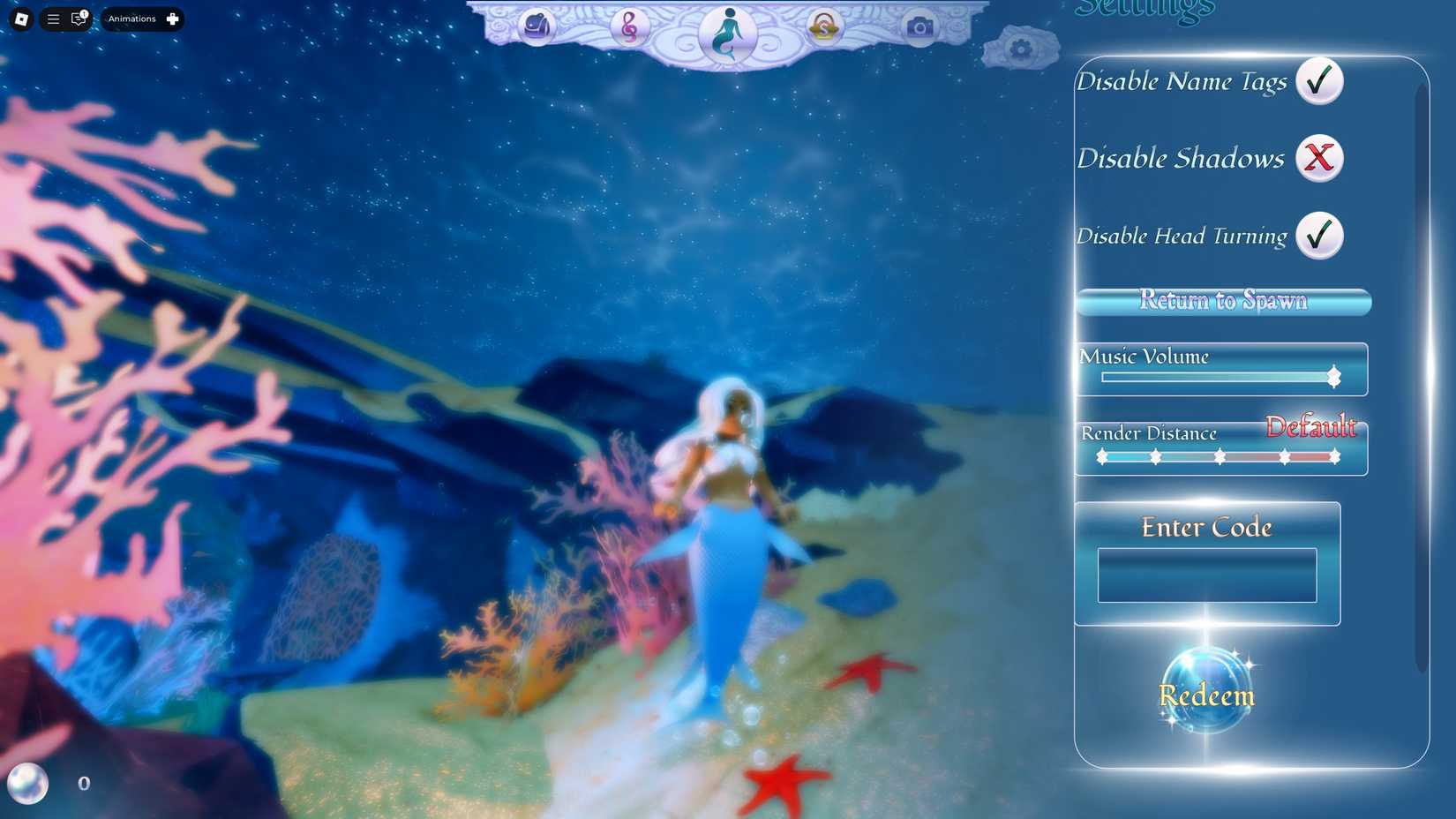Toggle Disable Head Turning off
This screenshot has width=1456, height=819.
1319,236
